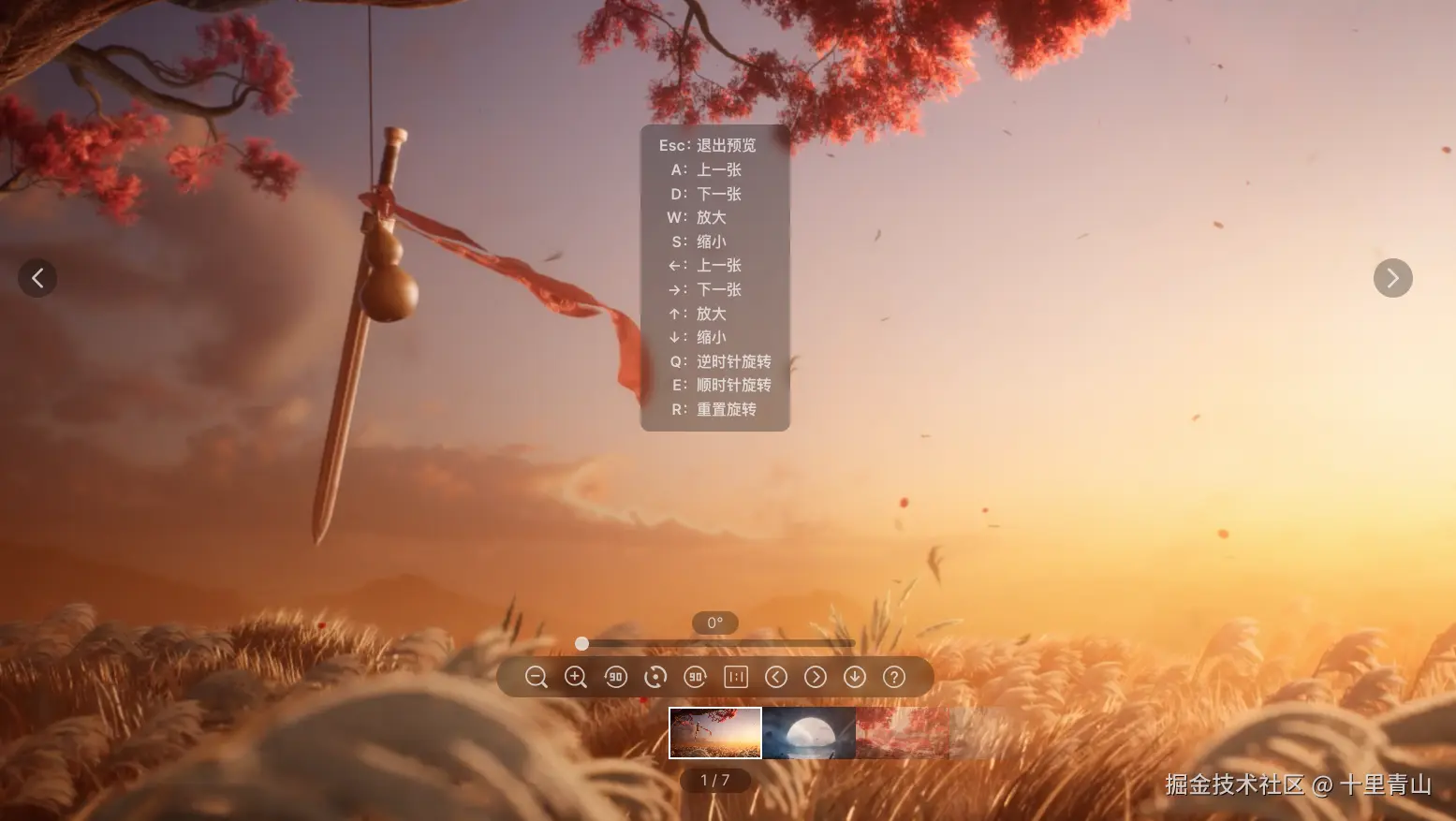Zoom in using the plus magnifier
The image size is (1456, 821).
[x=576, y=677]
